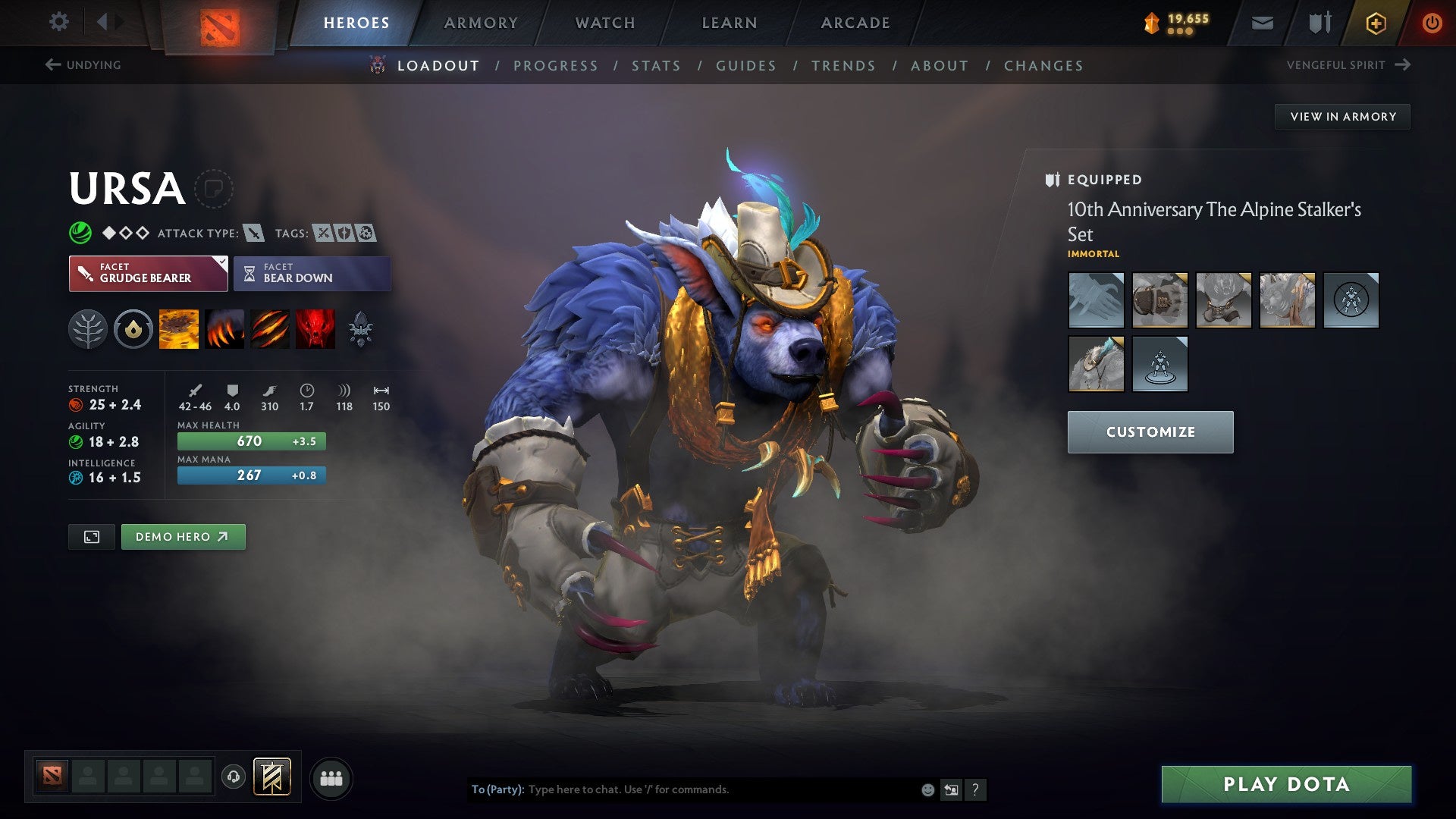Image resolution: width=1456 pixels, height=819 pixels.
Task: Switch to the Bear Down facet
Action: tap(311, 273)
